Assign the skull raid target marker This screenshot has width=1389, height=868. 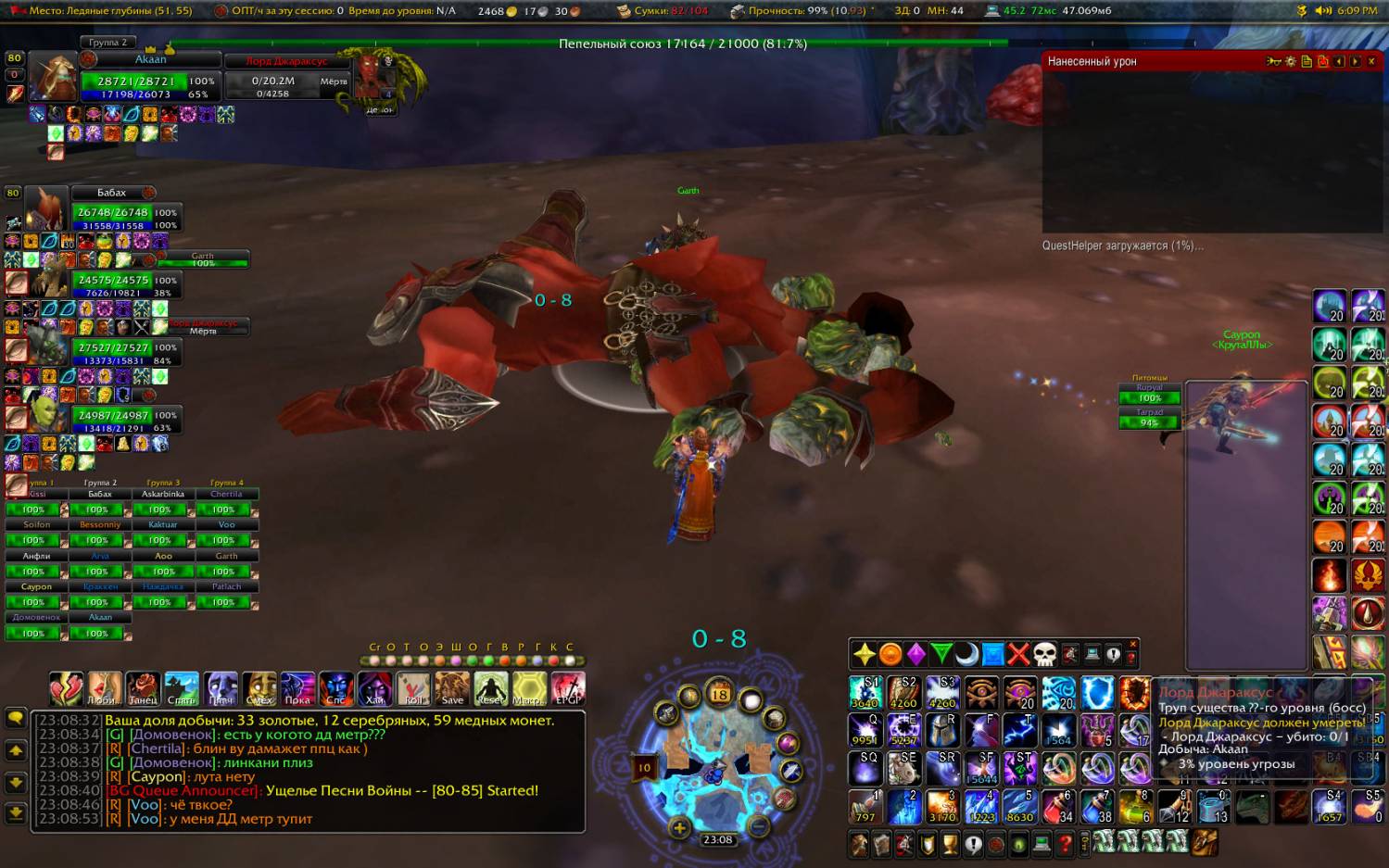coord(1044,654)
